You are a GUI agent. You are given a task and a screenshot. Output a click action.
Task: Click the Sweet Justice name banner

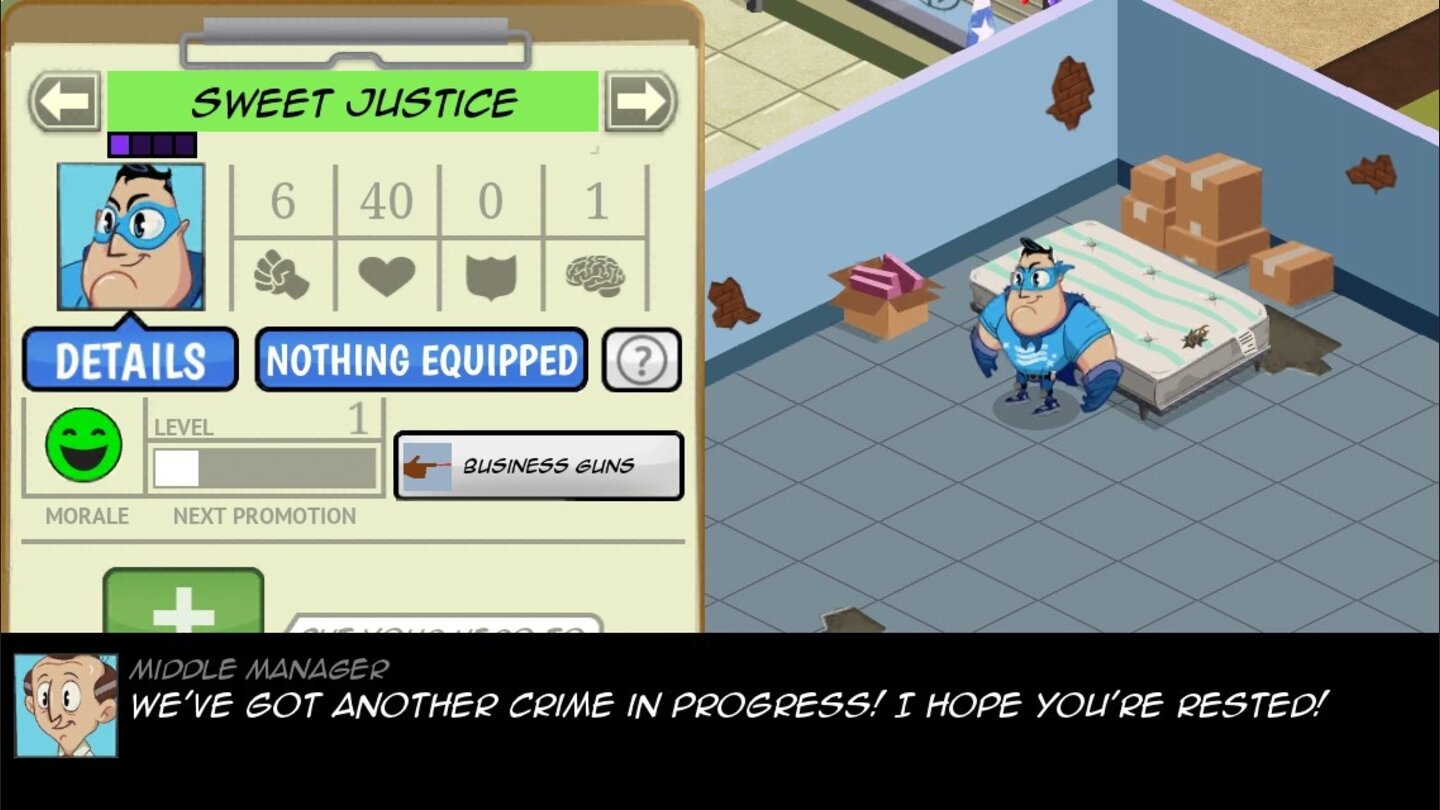[x=355, y=98]
